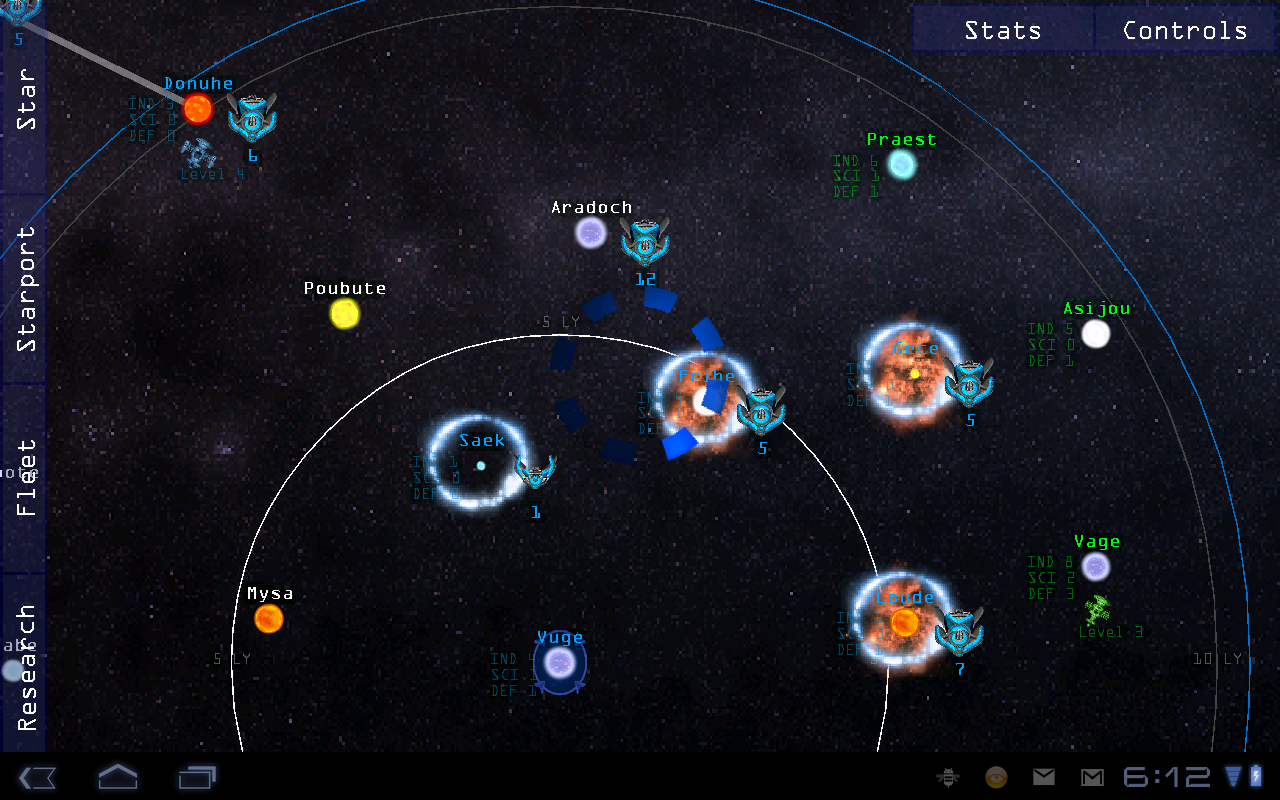Viewport: 1280px width, 800px height.
Task: Open the Stats panel
Action: [x=1003, y=29]
